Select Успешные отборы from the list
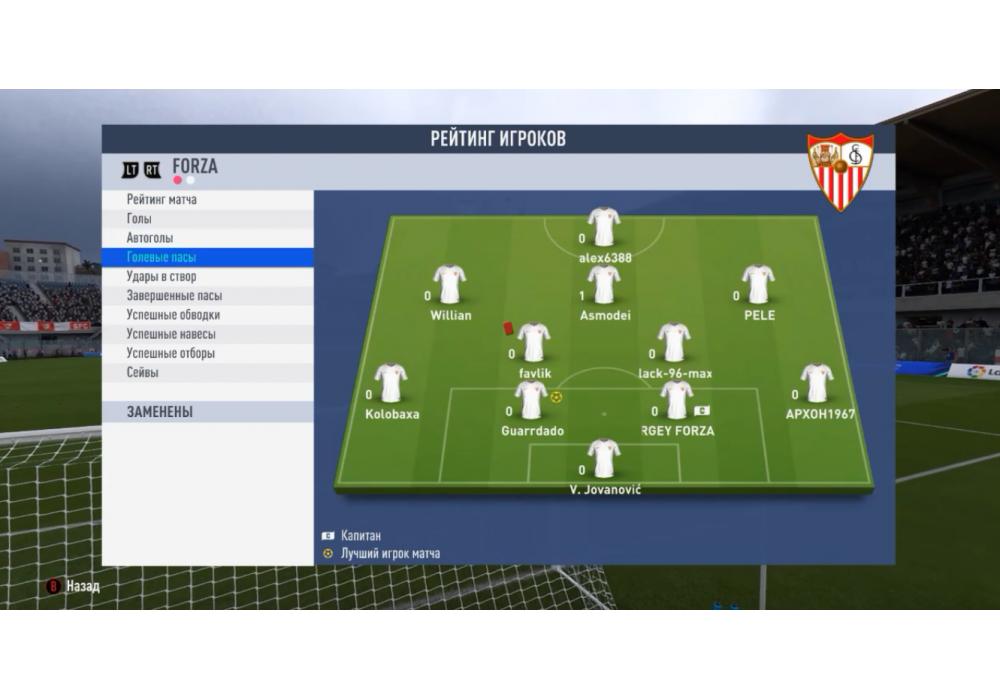The width and height of the screenshot is (1000, 700). [171, 353]
